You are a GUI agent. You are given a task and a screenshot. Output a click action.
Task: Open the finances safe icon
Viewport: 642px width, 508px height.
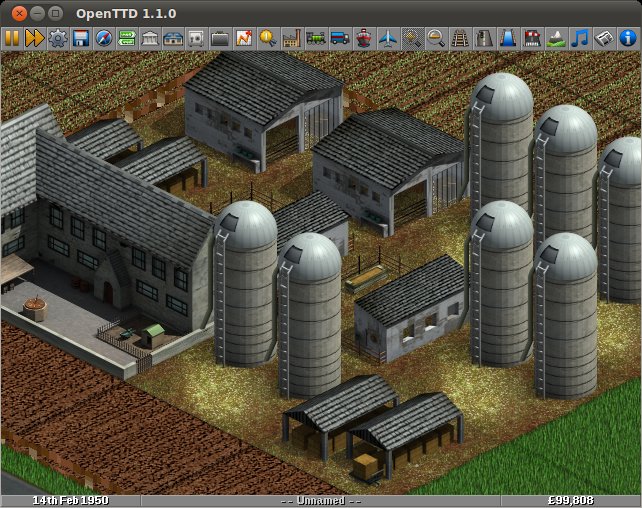pyautogui.click(x=196, y=38)
